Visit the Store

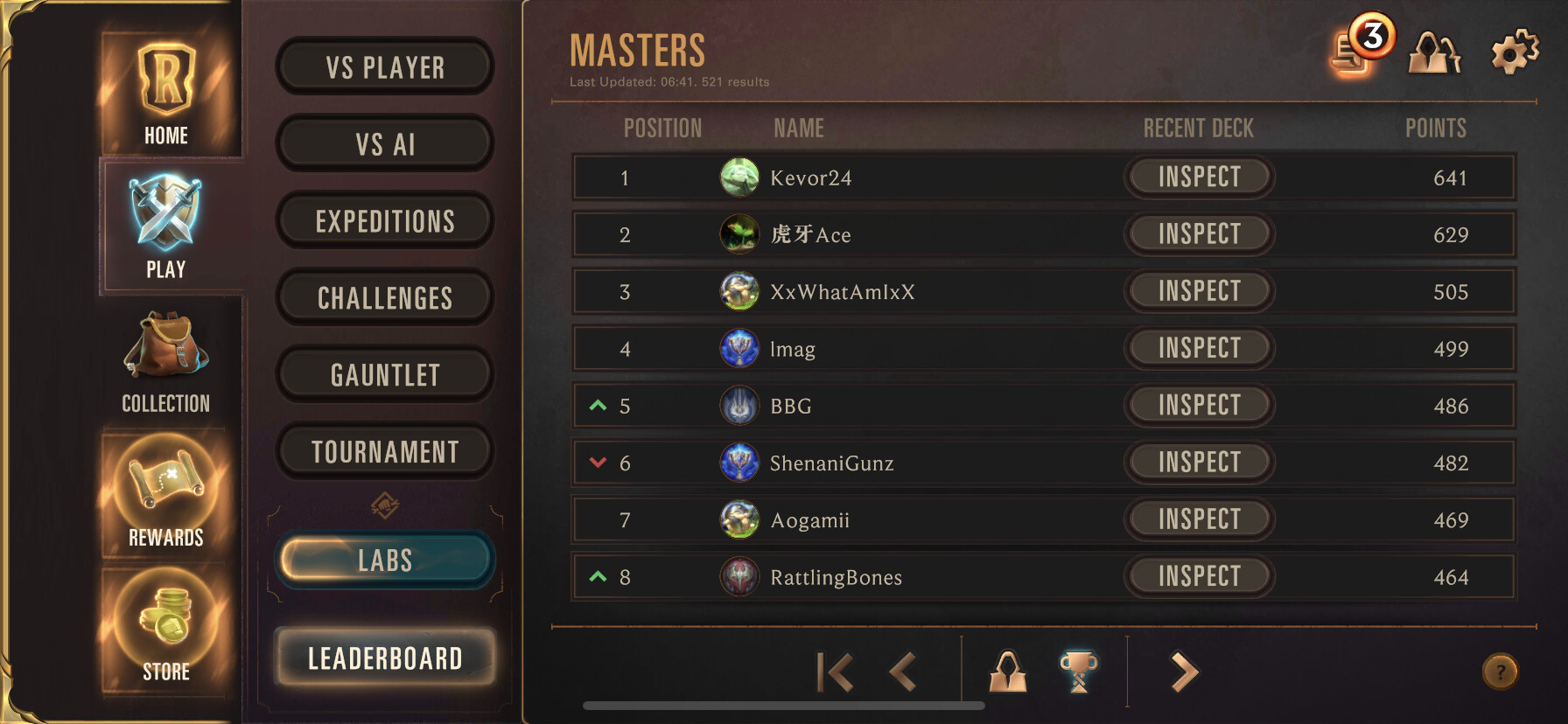166,628
